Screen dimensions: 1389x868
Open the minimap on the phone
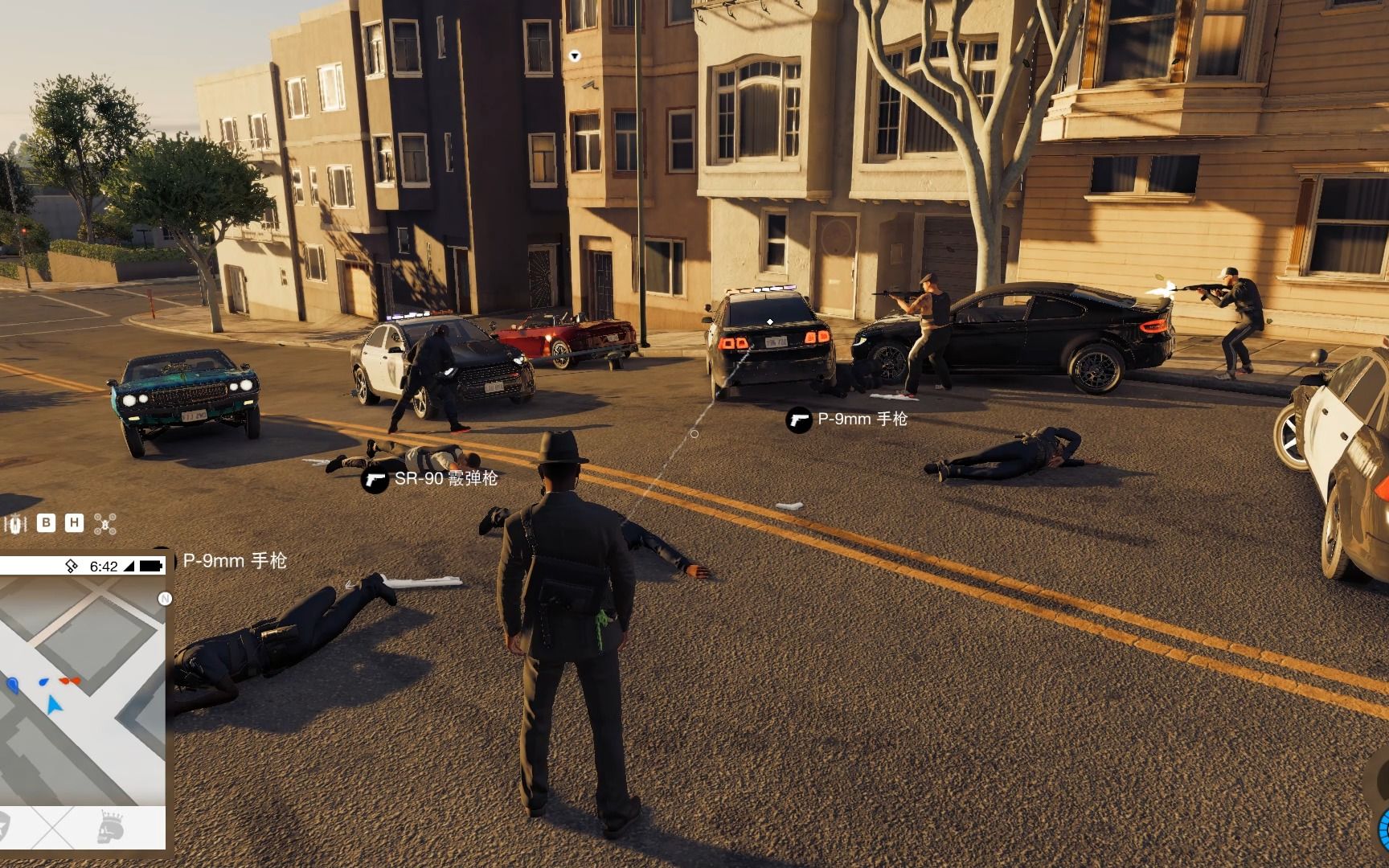pyautogui.click(x=80, y=691)
